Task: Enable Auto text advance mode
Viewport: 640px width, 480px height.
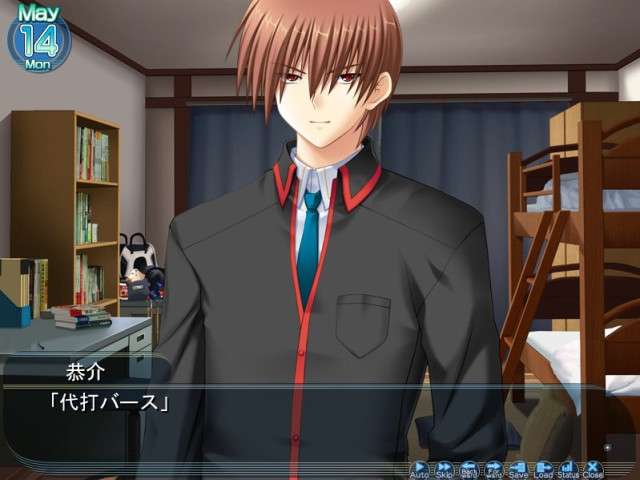Action: pyautogui.click(x=420, y=468)
